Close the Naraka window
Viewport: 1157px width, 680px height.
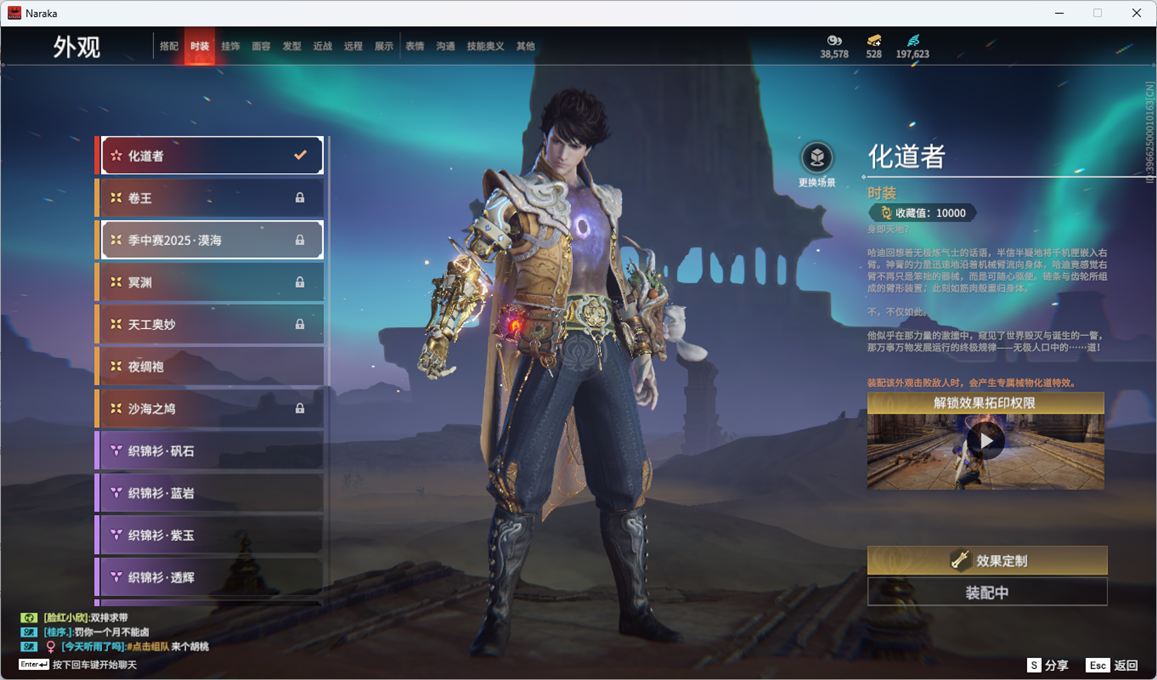(1137, 13)
